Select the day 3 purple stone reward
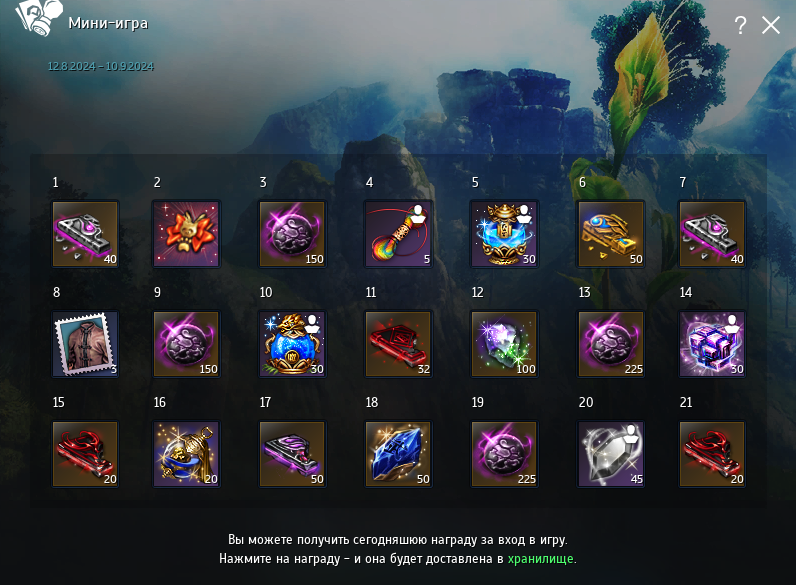Viewport: 796px width, 585px height. [292, 234]
